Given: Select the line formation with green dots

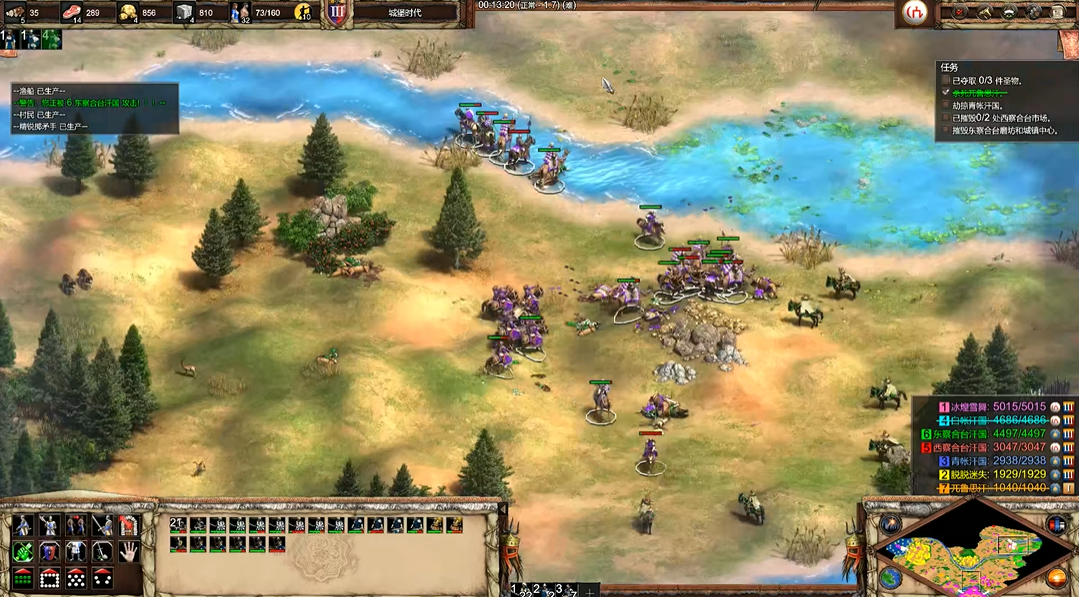Looking at the screenshot, I should point(23,577).
